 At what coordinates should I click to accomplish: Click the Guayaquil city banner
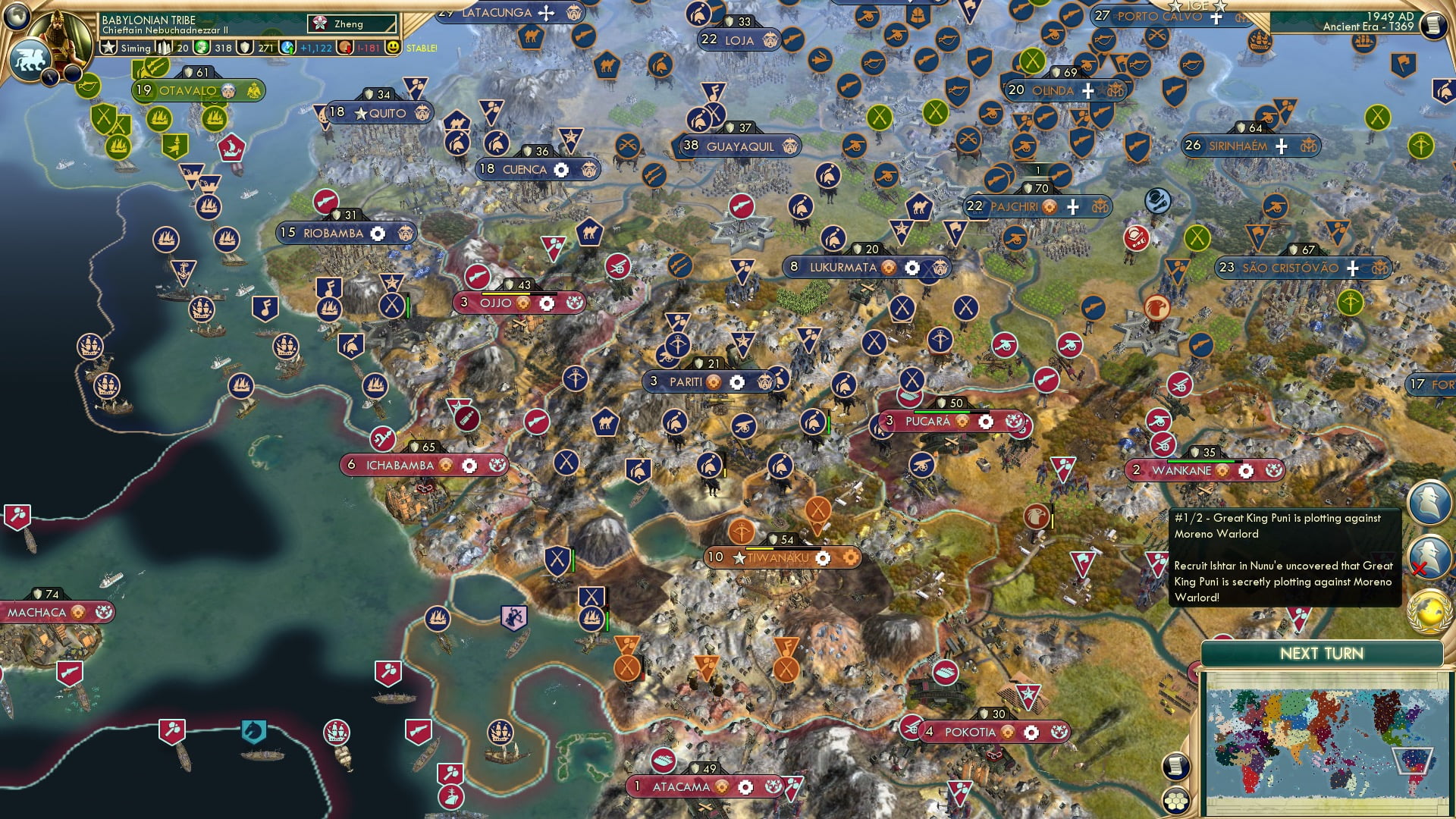(x=740, y=146)
